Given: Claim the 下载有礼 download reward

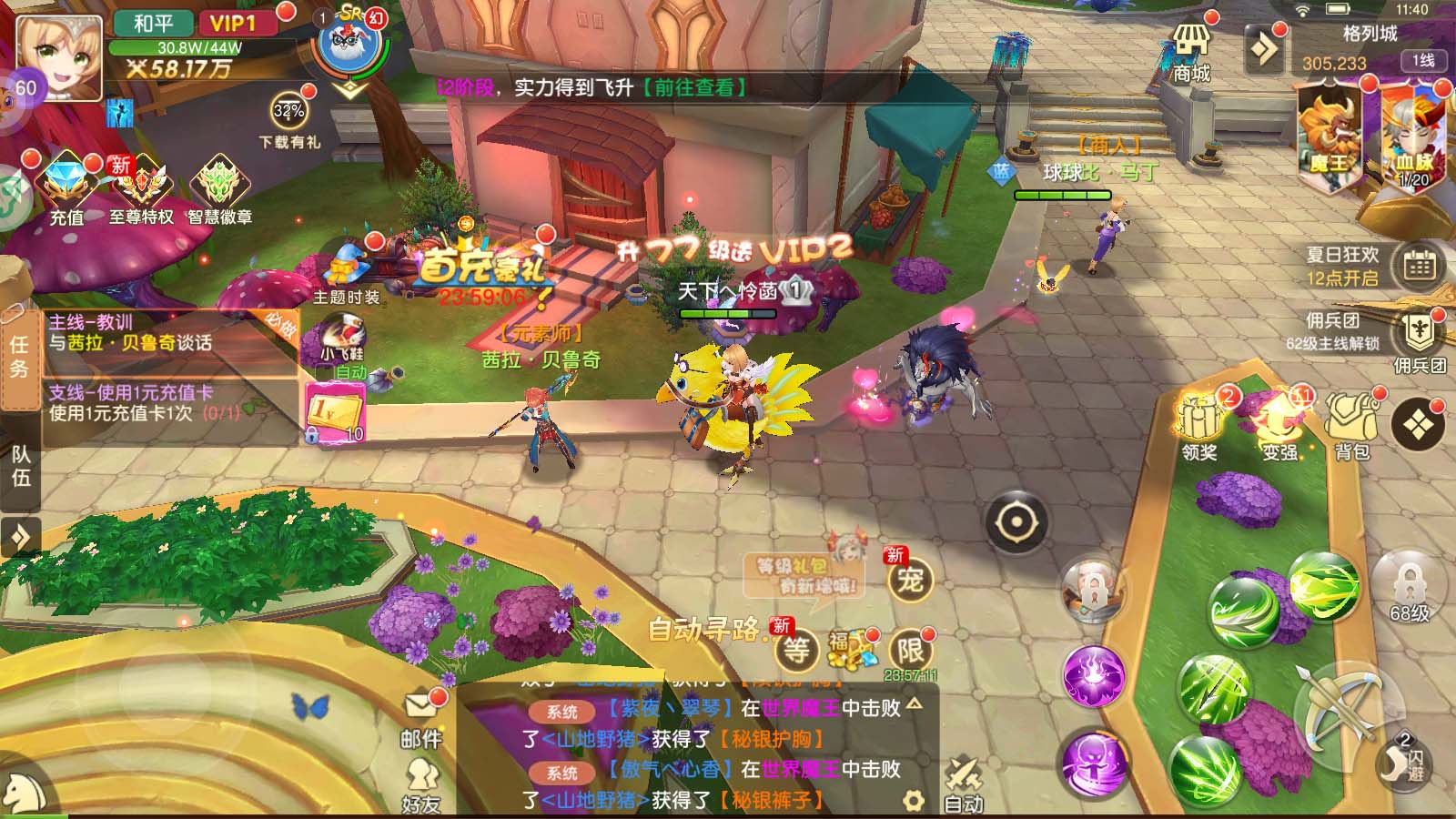Looking at the screenshot, I should click(289, 118).
